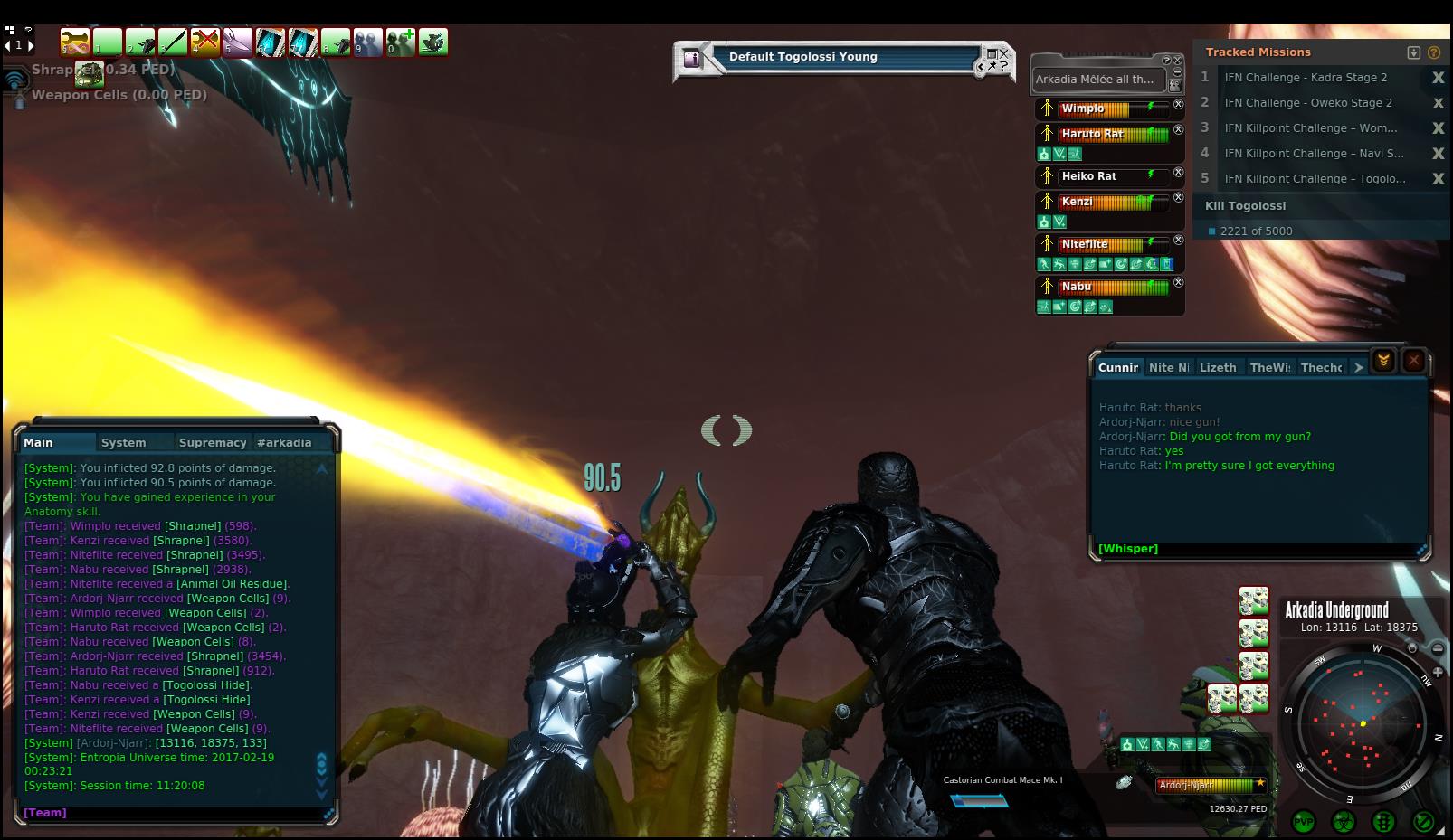
Task: Open the Supremacy chat tab
Action: point(213,442)
